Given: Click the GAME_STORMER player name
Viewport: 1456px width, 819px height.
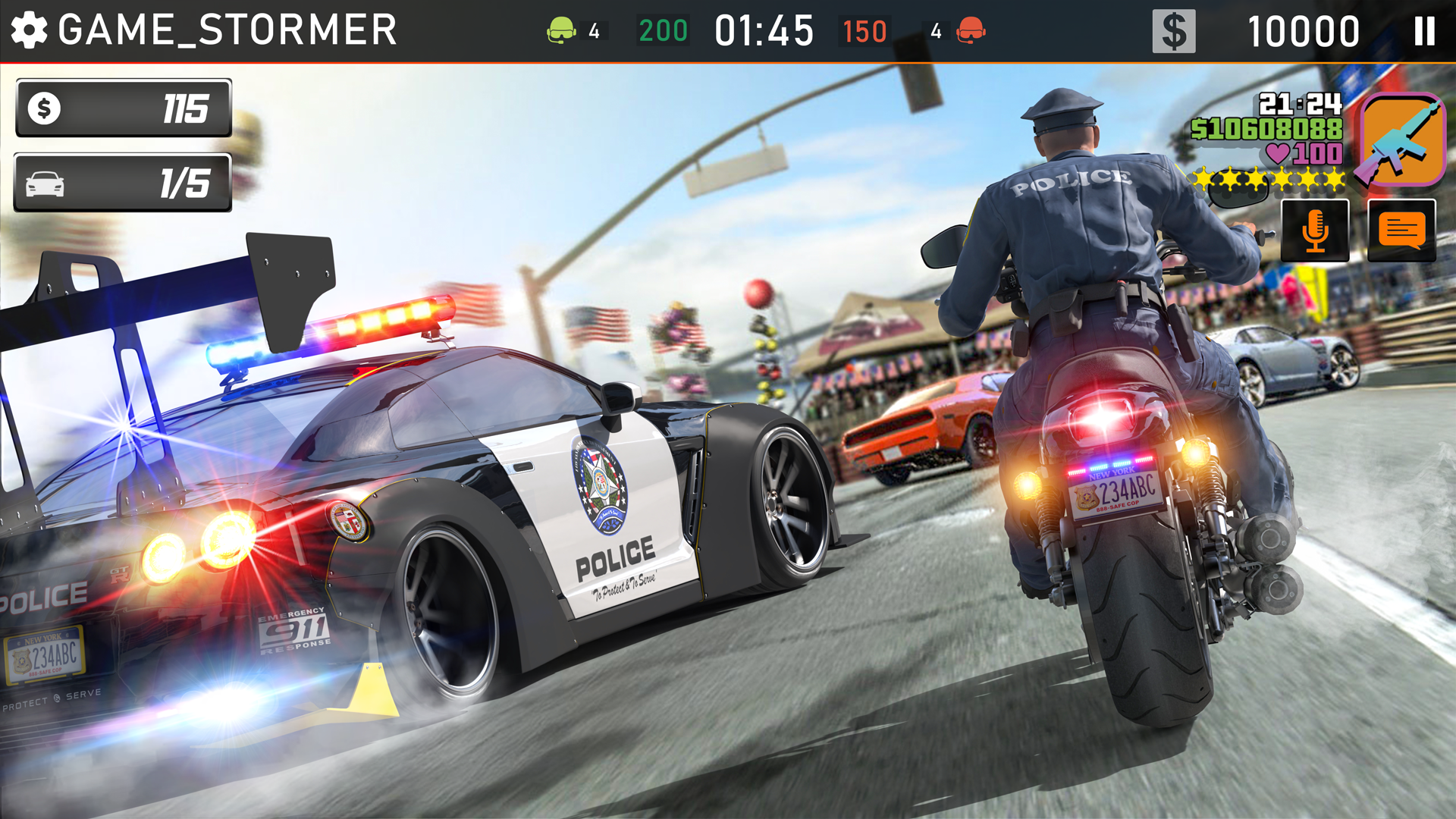Looking at the screenshot, I should coord(227,29).
